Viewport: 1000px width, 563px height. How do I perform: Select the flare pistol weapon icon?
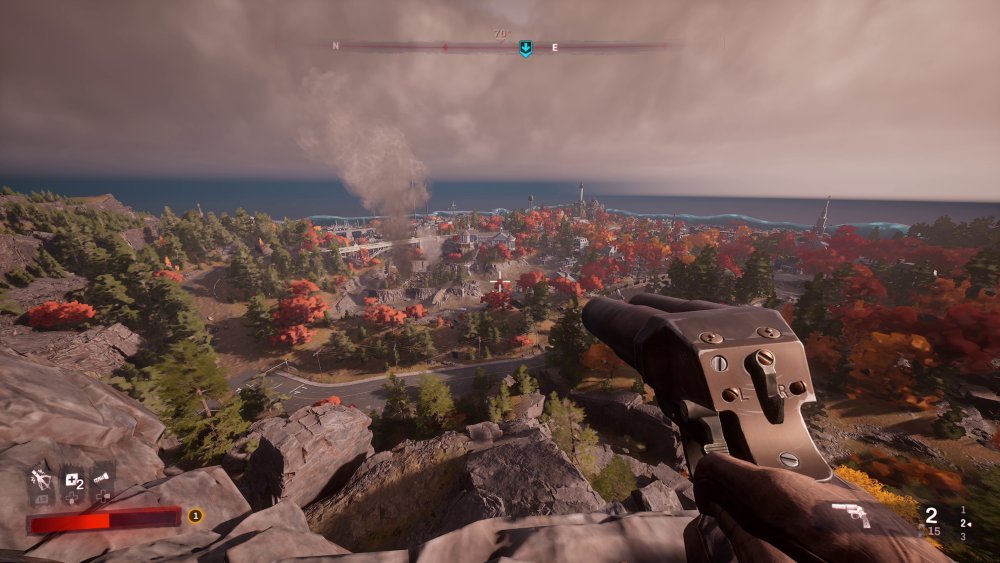point(850,514)
